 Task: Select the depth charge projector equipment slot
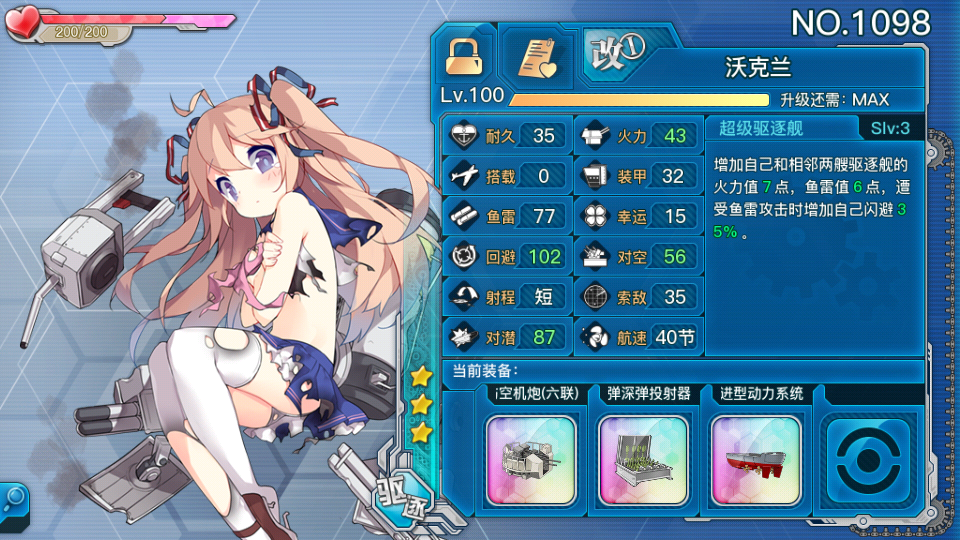pos(643,446)
